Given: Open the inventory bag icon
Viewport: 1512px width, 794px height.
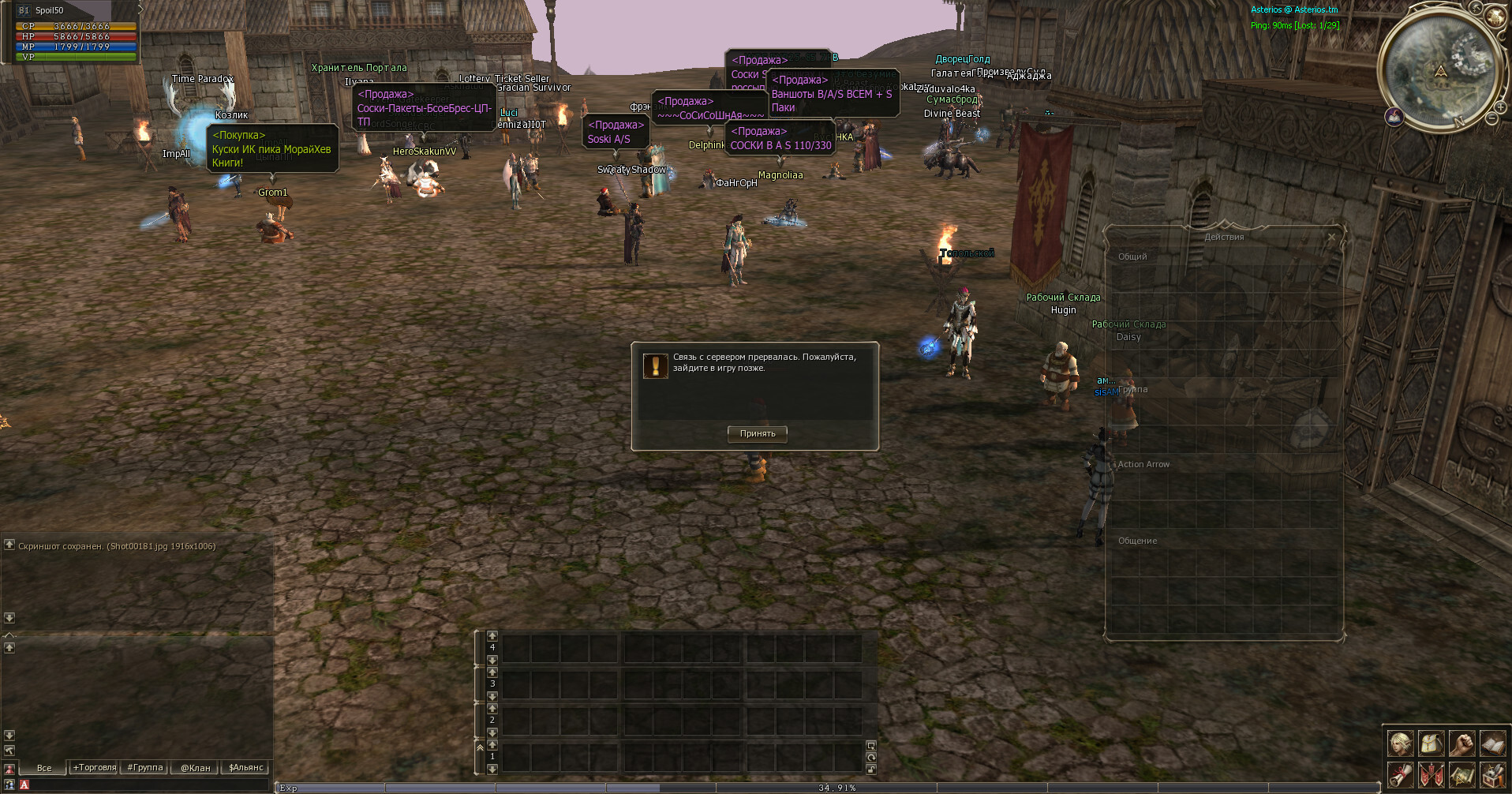Looking at the screenshot, I should [x=1432, y=743].
